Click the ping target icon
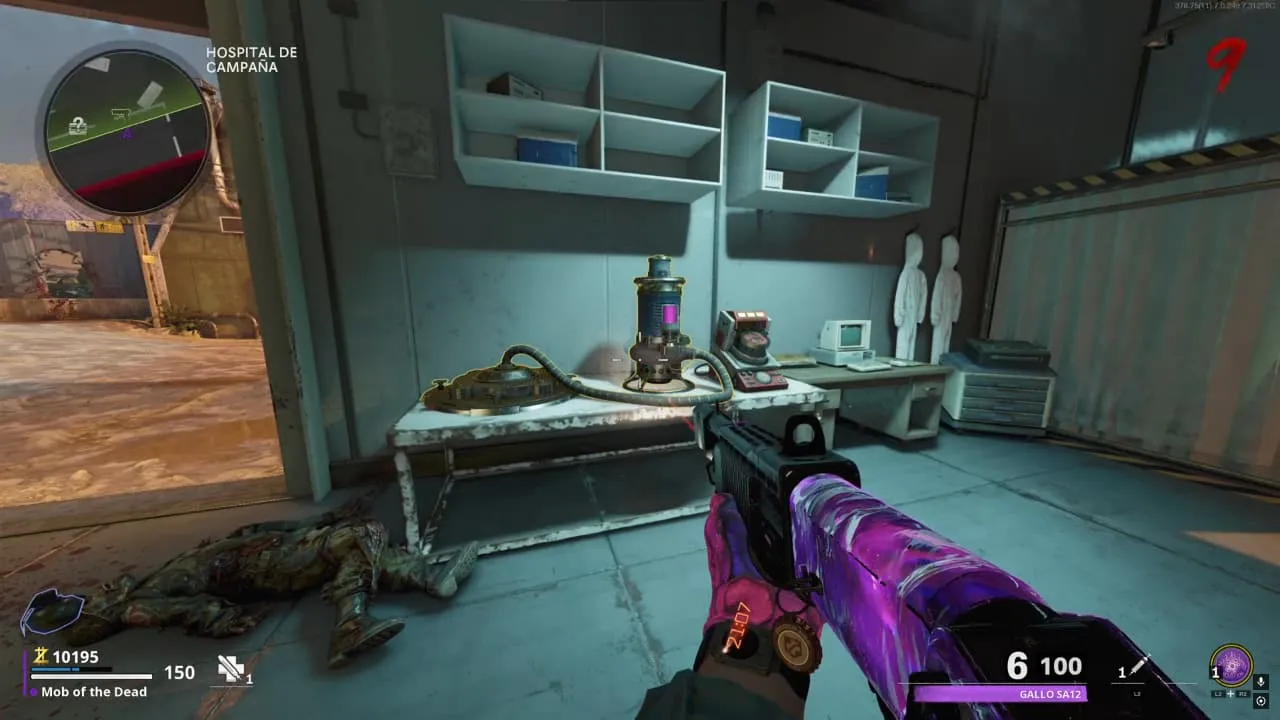1280x720 pixels. pos(1261,701)
